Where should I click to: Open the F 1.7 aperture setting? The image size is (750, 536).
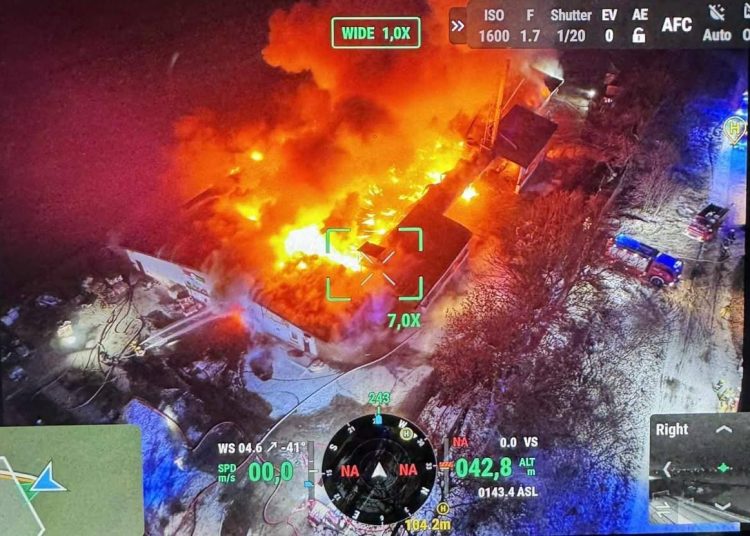coord(529,26)
